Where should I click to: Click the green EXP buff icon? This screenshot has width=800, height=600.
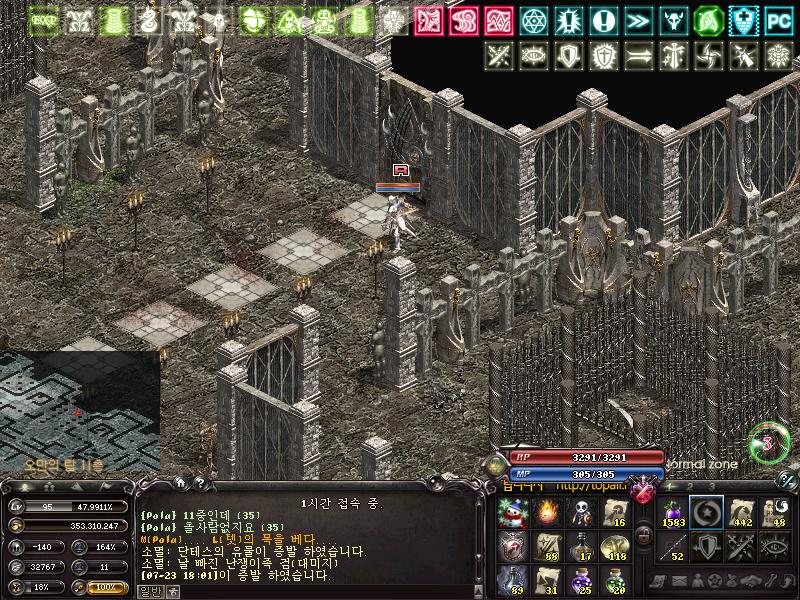point(44,20)
